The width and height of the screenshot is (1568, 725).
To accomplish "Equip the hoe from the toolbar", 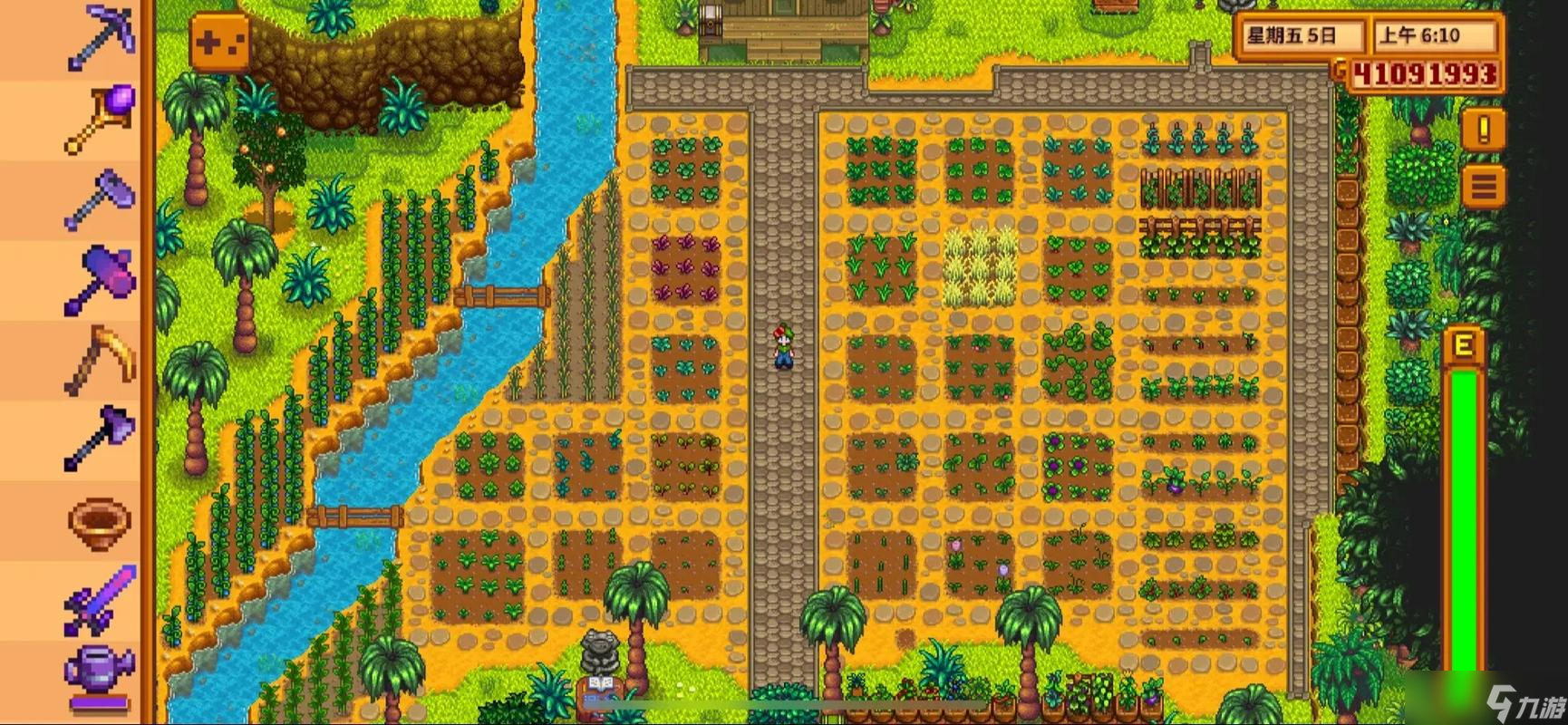I will point(102,198).
